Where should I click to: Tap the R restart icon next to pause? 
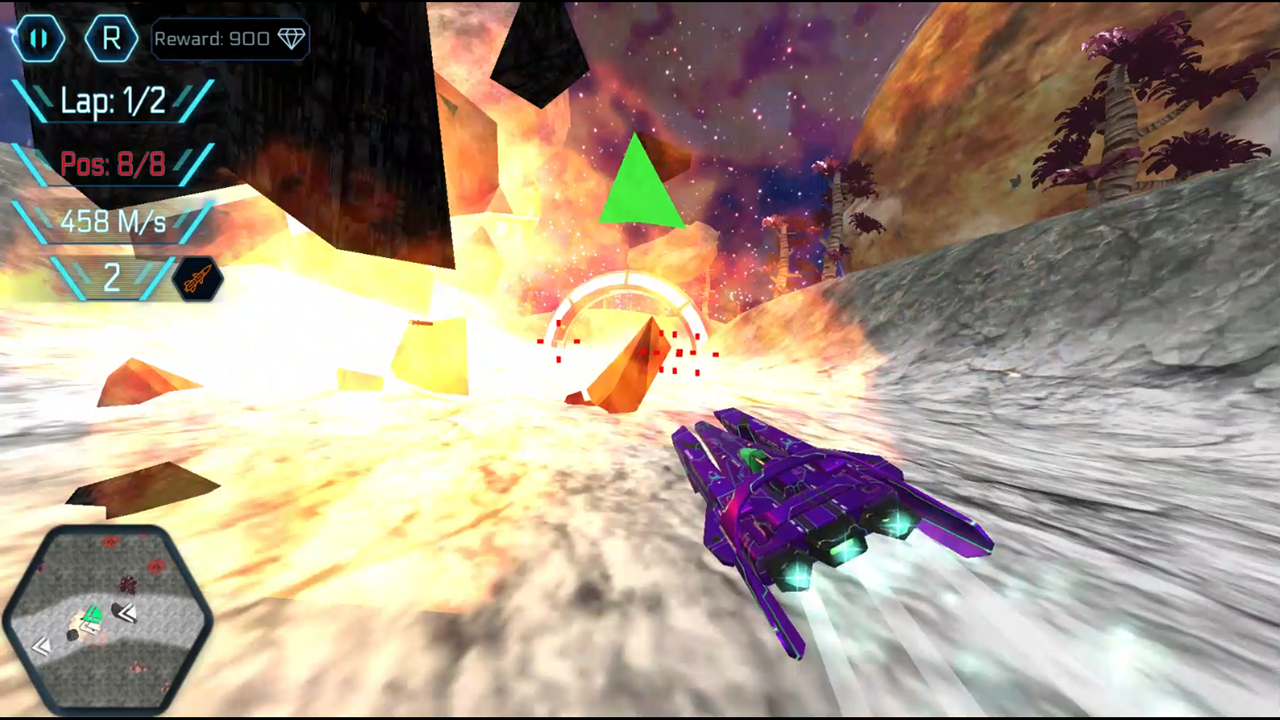112,38
